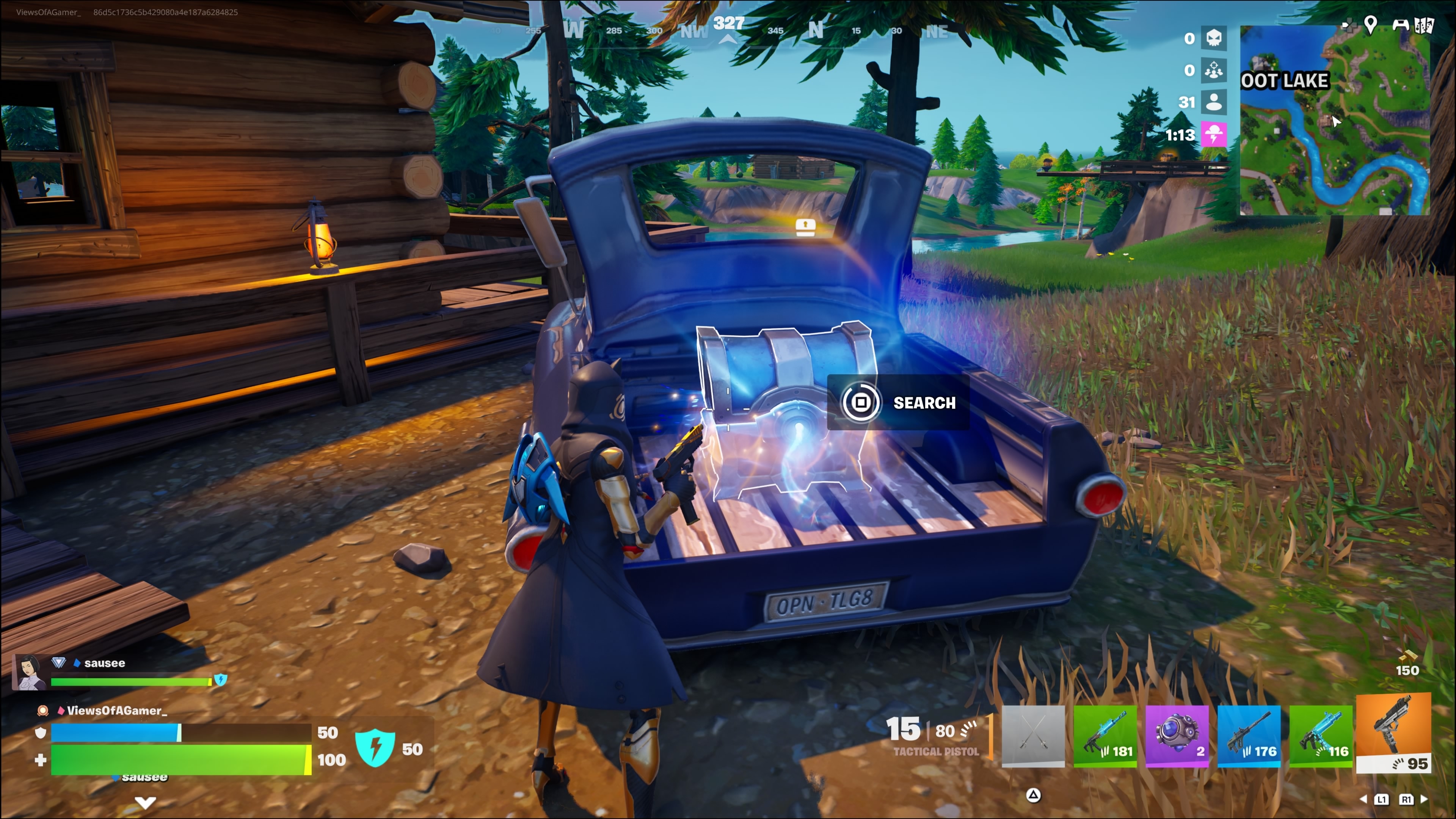The image size is (1456, 819).
Task: Equip the blue rifle with 176 ammo
Action: (1249, 735)
